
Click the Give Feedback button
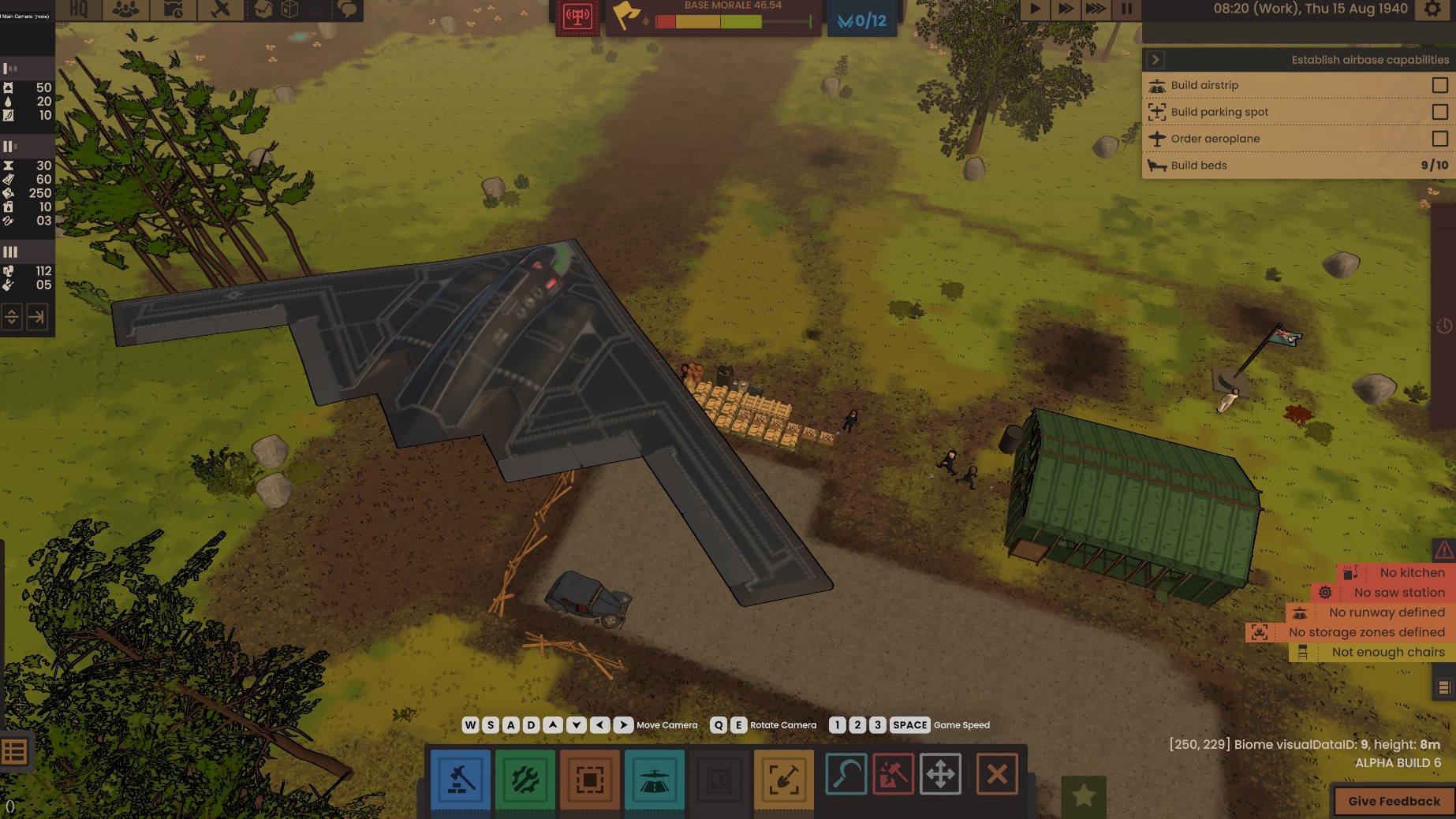[x=1394, y=801]
